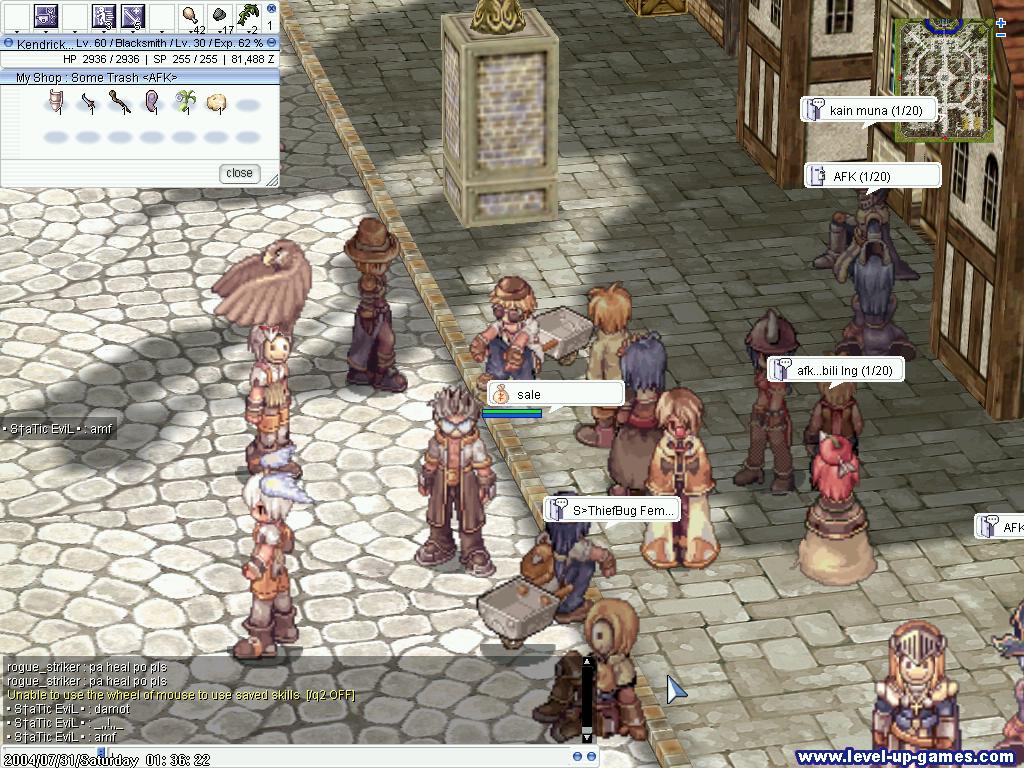The width and height of the screenshot is (1024, 768).
Task: Select the tan rock item in shop
Action: 215,102
